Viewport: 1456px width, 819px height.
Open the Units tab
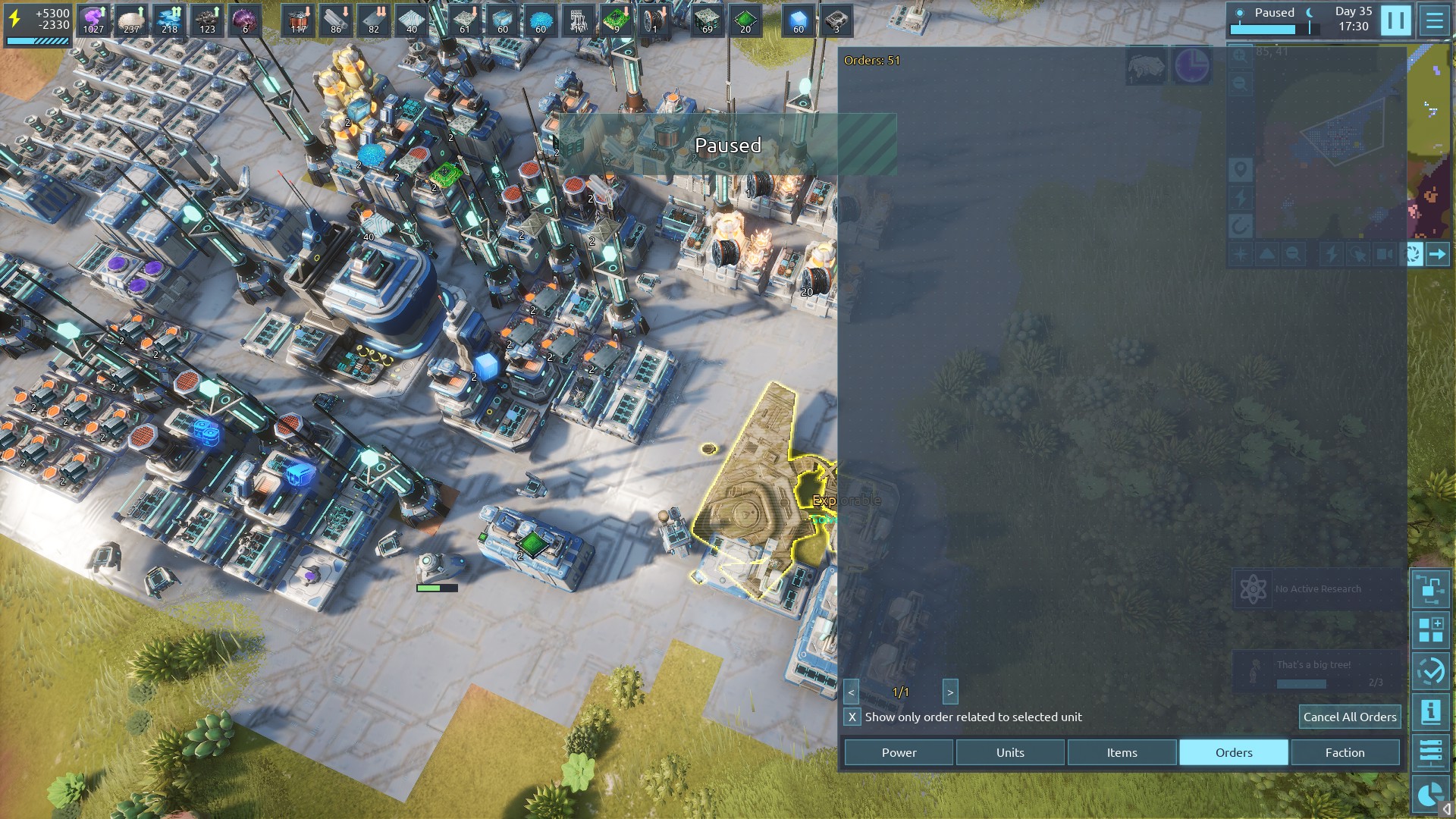1010,752
